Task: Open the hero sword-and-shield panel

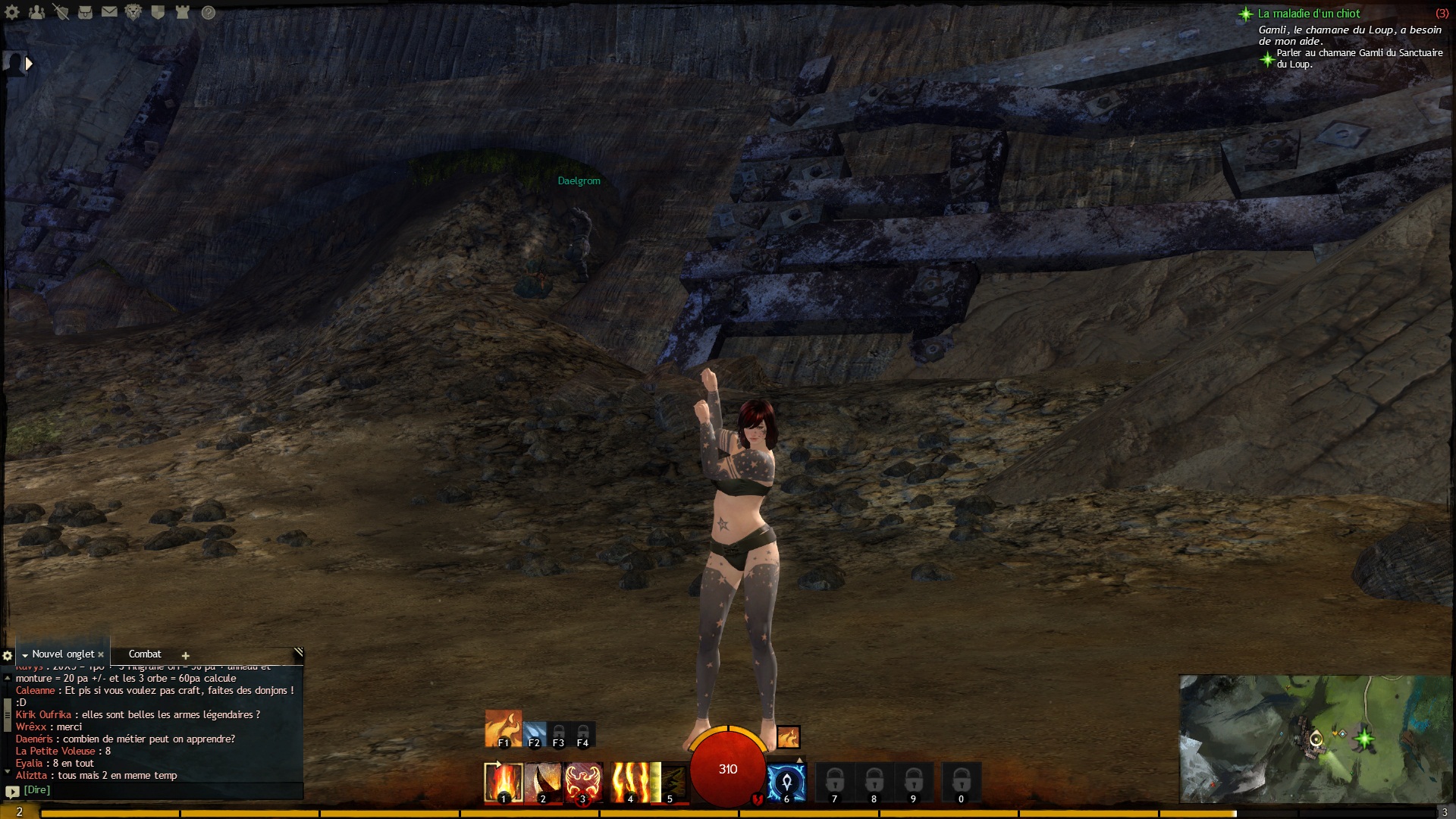Action: pyautogui.click(x=61, y=12)
